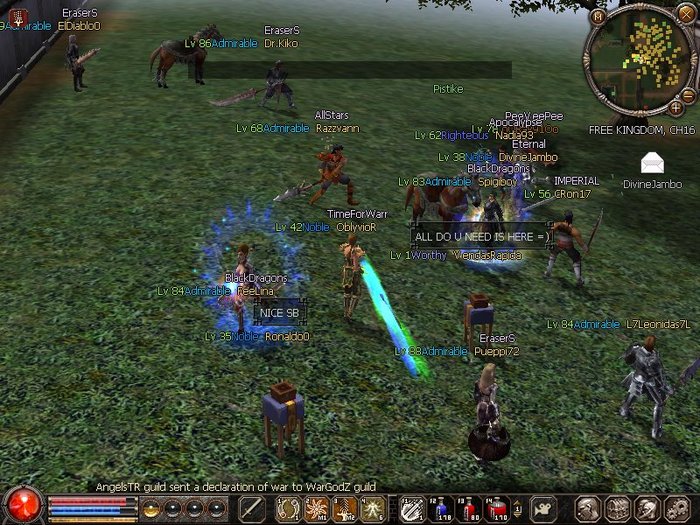Image resolution: width=700 pixels, height=525 pixels.
Task: Toggle the camera view mode icon
Action: (x=543, y=508)
